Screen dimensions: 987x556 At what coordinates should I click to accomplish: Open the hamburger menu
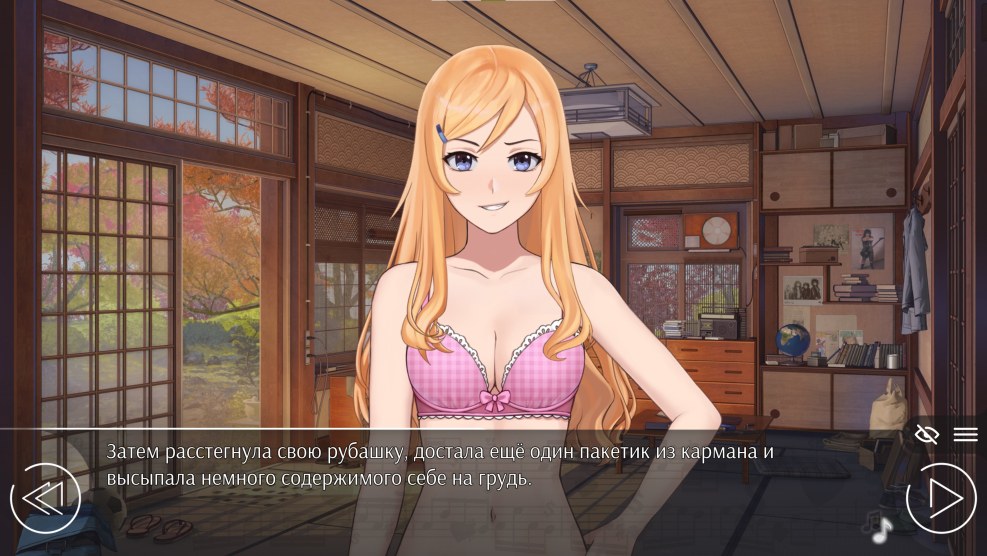pos(965,434)
